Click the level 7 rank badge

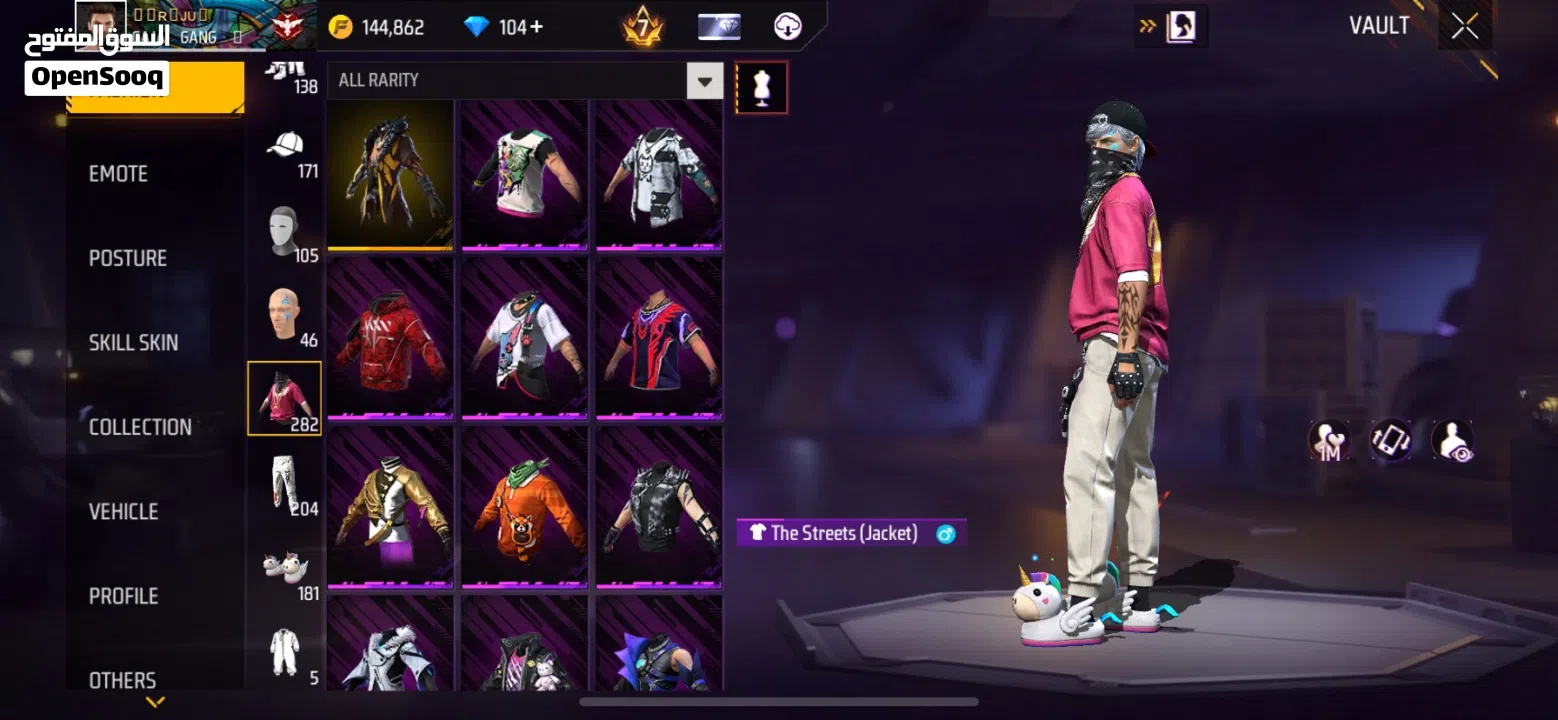643,27
